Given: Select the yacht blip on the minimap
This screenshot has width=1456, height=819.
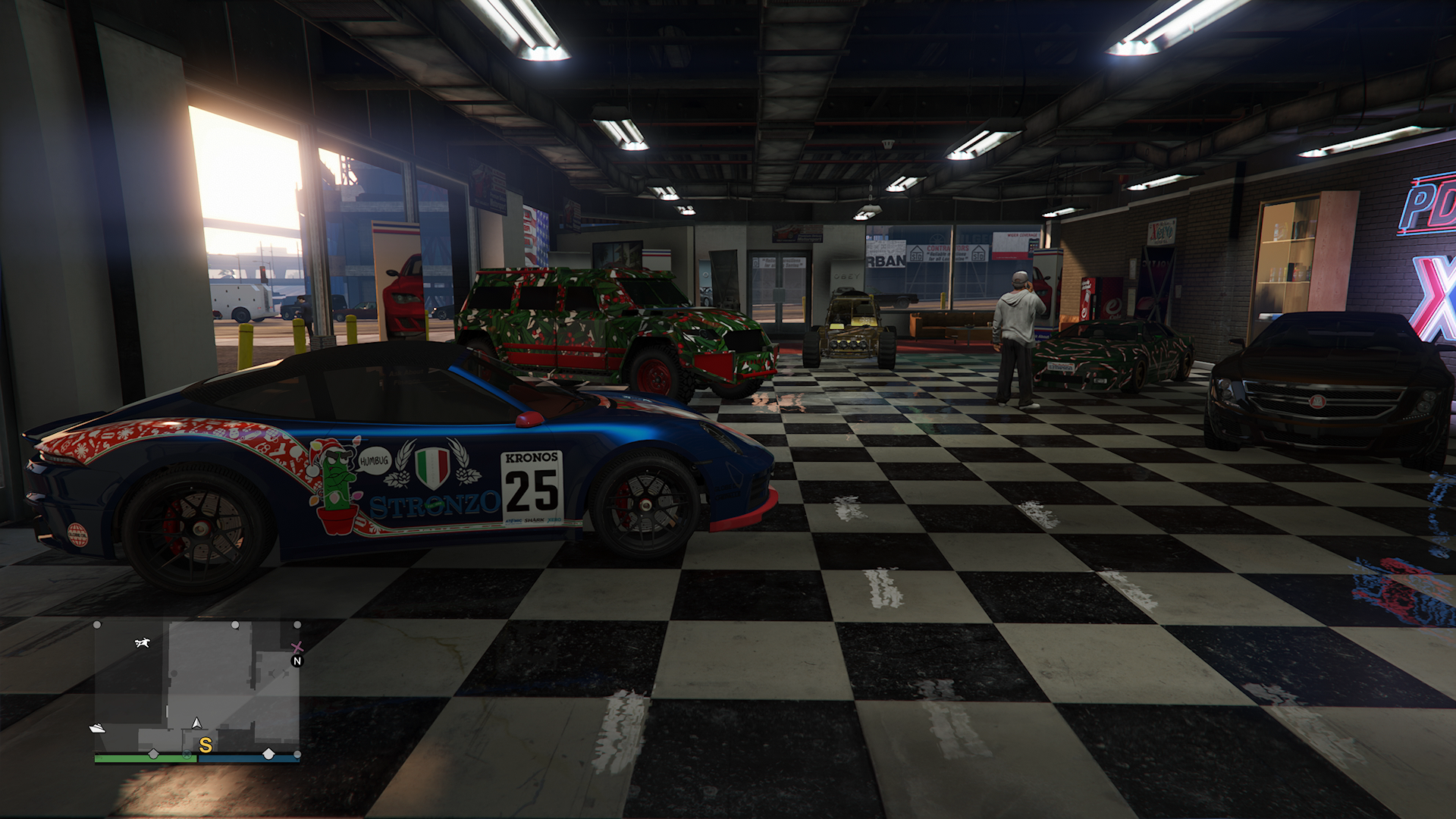Looking at the screenshot, I should point(98,728).
